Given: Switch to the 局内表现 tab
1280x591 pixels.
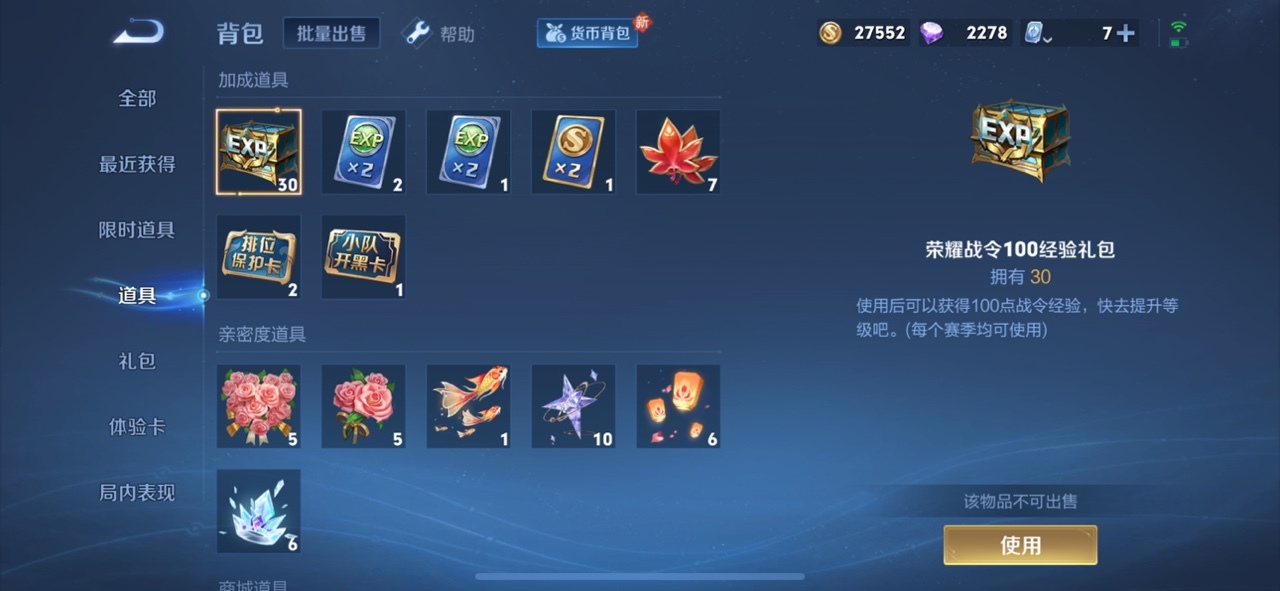Looking at the screenshot, I should tap(137, 493).
